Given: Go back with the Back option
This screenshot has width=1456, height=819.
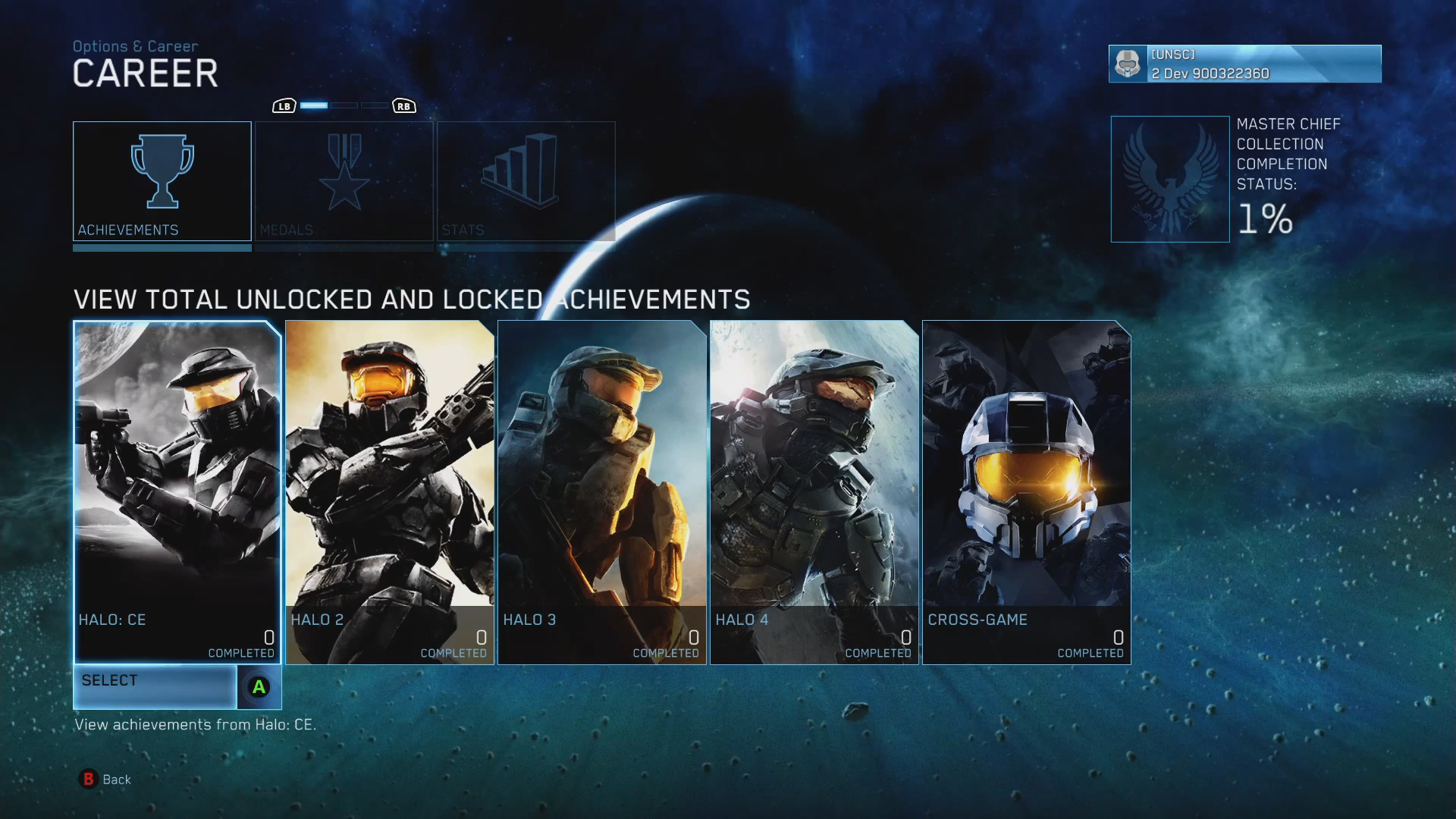Looking at the screenshot, I should coord(105,779).
